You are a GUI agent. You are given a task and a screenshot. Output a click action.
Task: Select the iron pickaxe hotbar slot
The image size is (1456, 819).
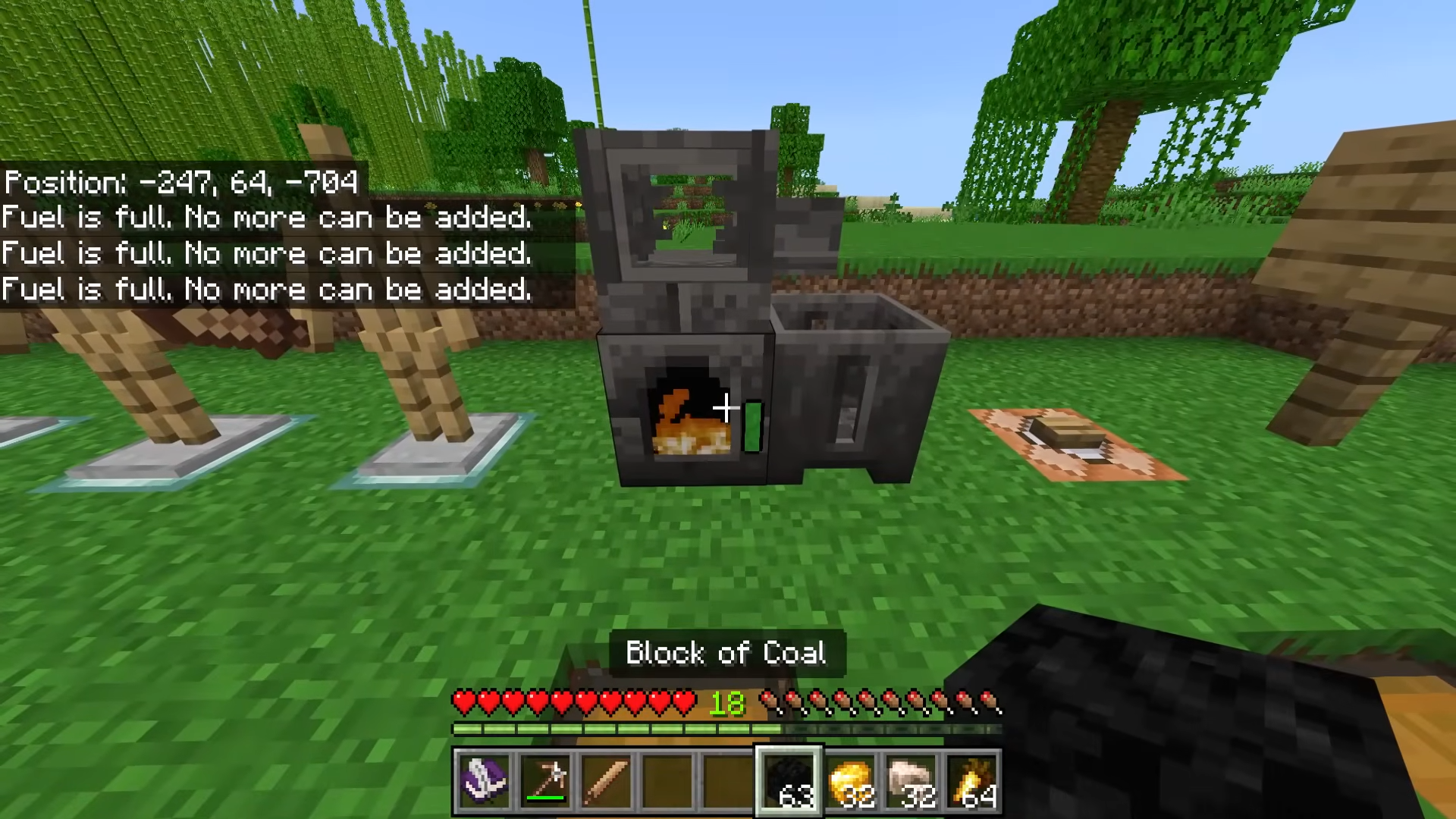[x=545, y=782]
